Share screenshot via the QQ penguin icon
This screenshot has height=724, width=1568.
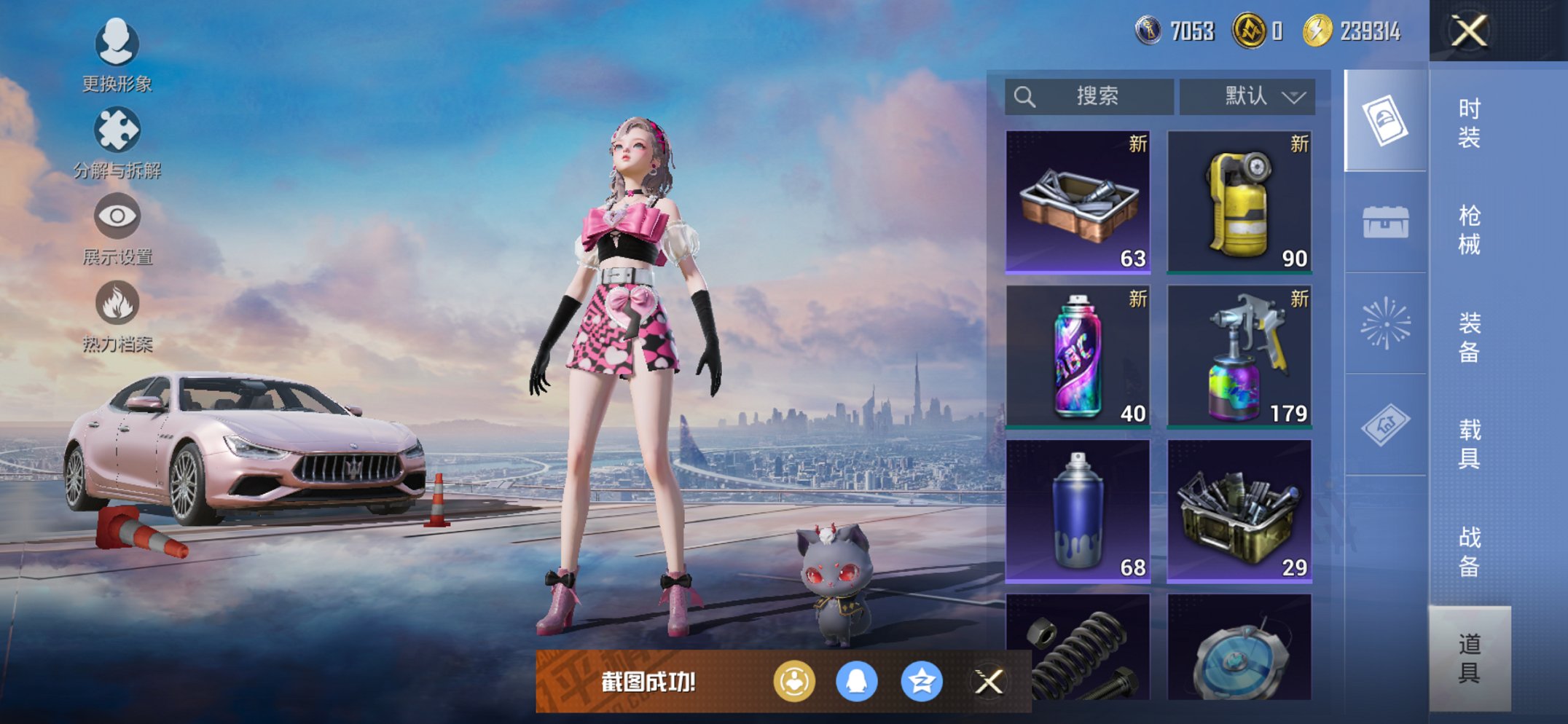coord(856,682)
